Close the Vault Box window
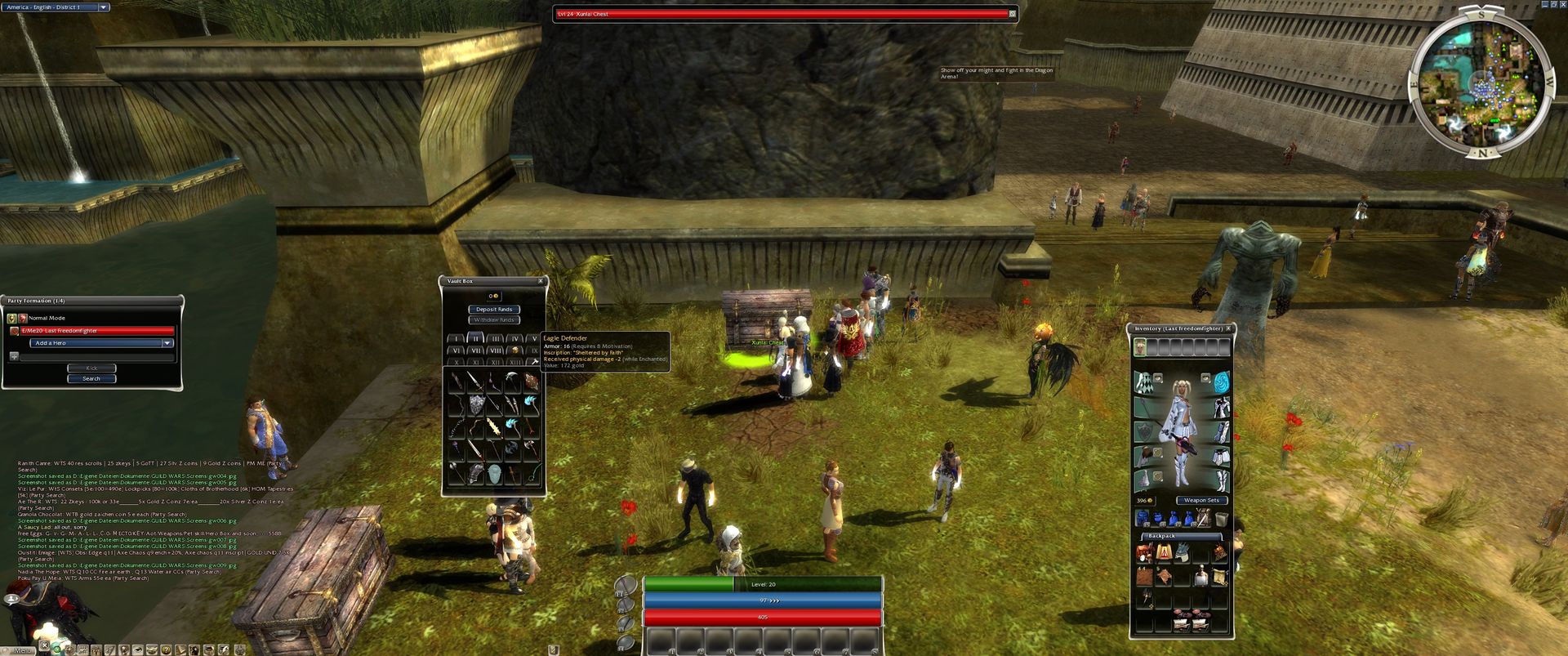This screenshot has width=1568, height=656. pos(540,281)
